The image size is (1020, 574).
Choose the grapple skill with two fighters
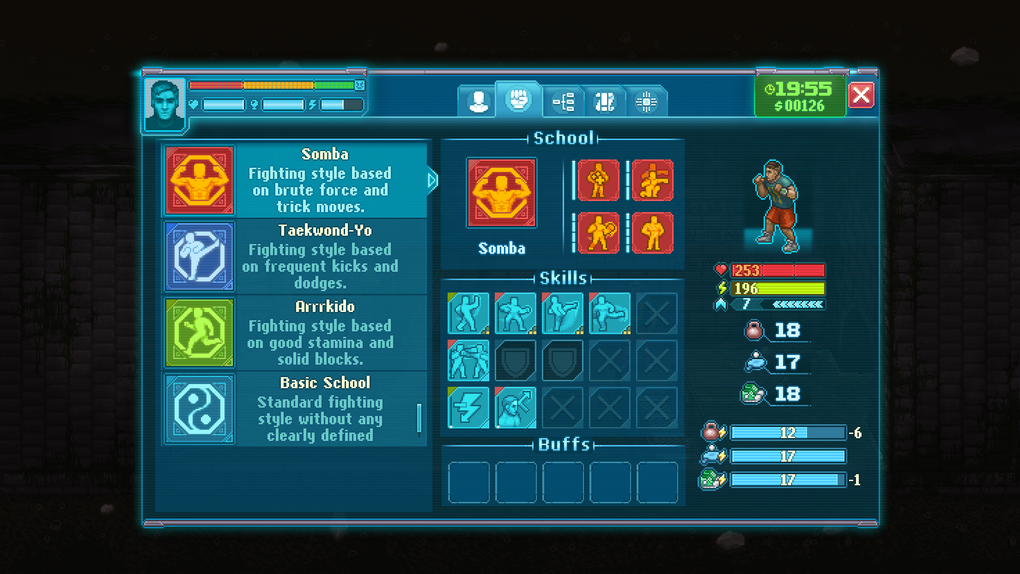click(468, 361)
